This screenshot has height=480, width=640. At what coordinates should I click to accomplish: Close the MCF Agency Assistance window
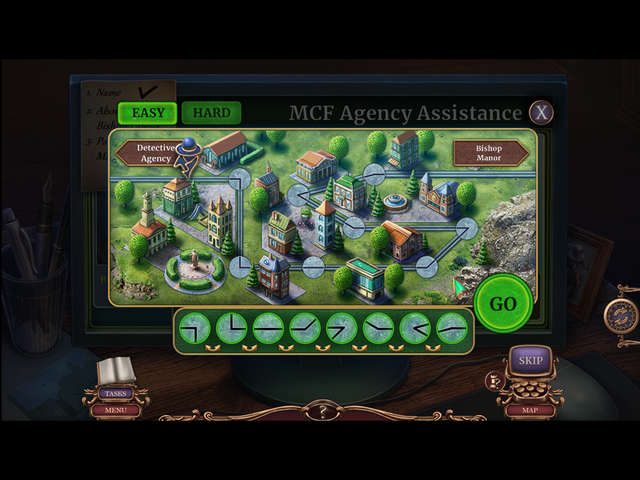[x=541, y=112]
